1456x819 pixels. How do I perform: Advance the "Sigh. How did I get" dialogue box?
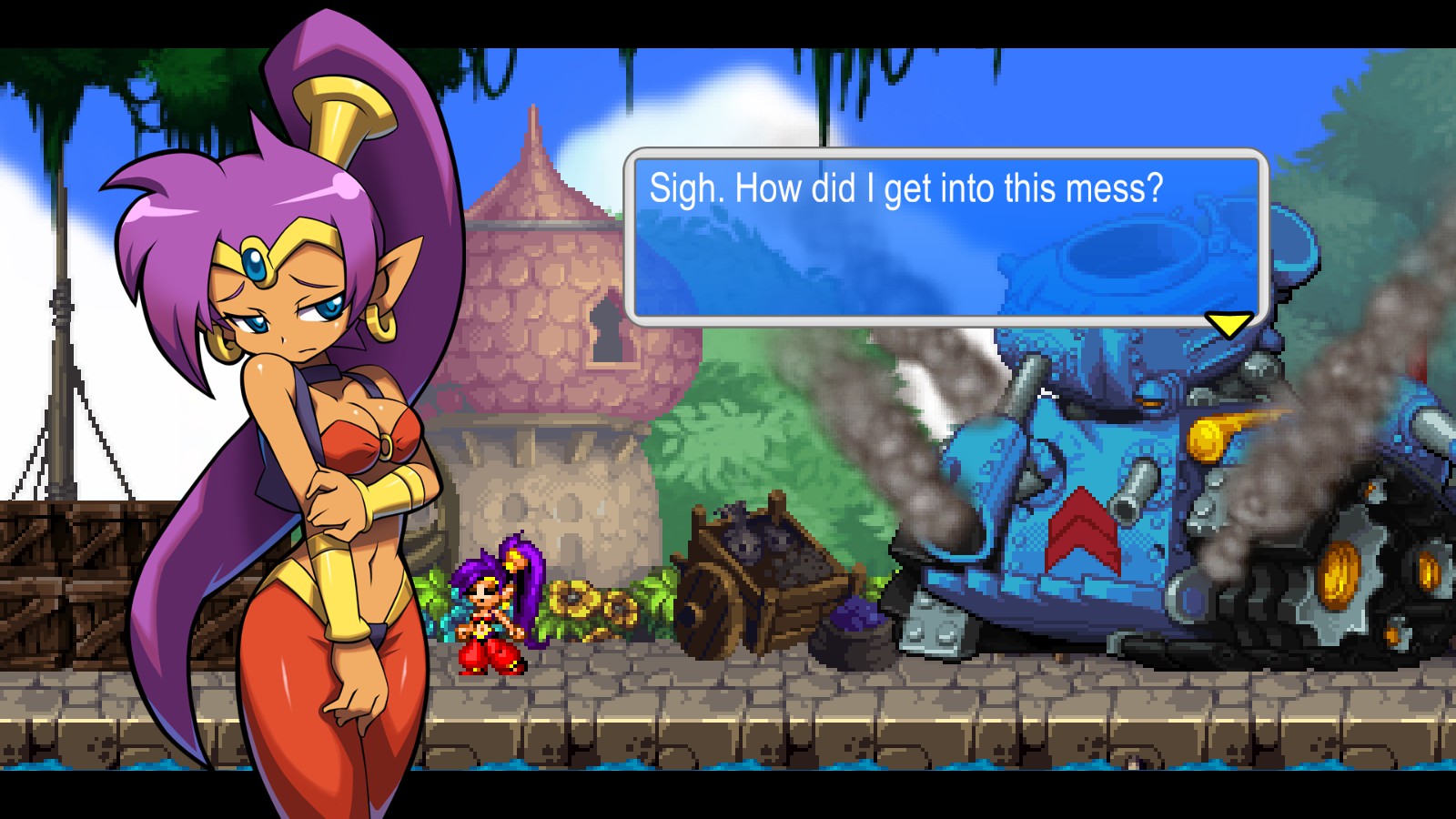[x=945, y=237]
